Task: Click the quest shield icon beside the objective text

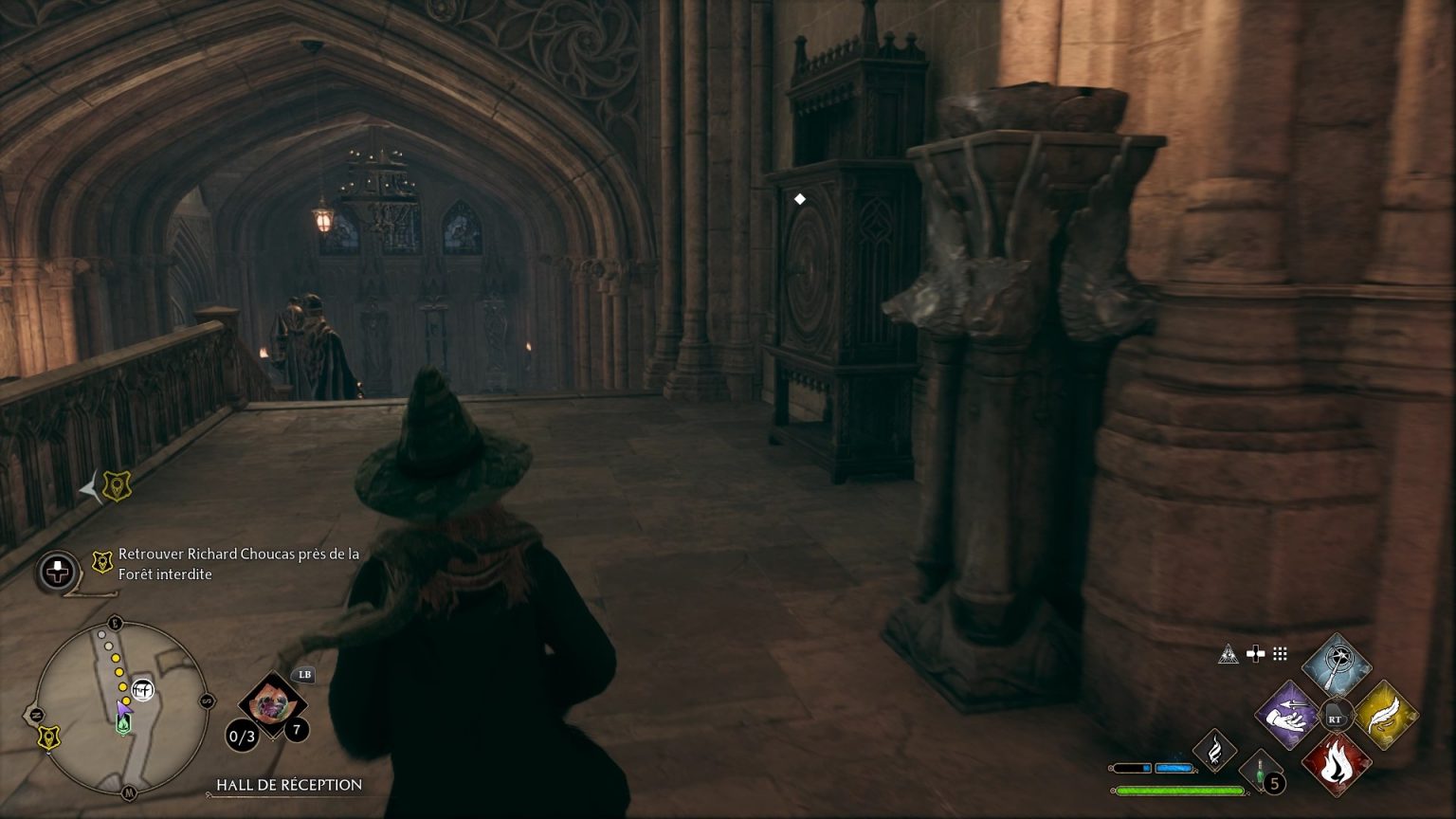Action: (101, 562)
